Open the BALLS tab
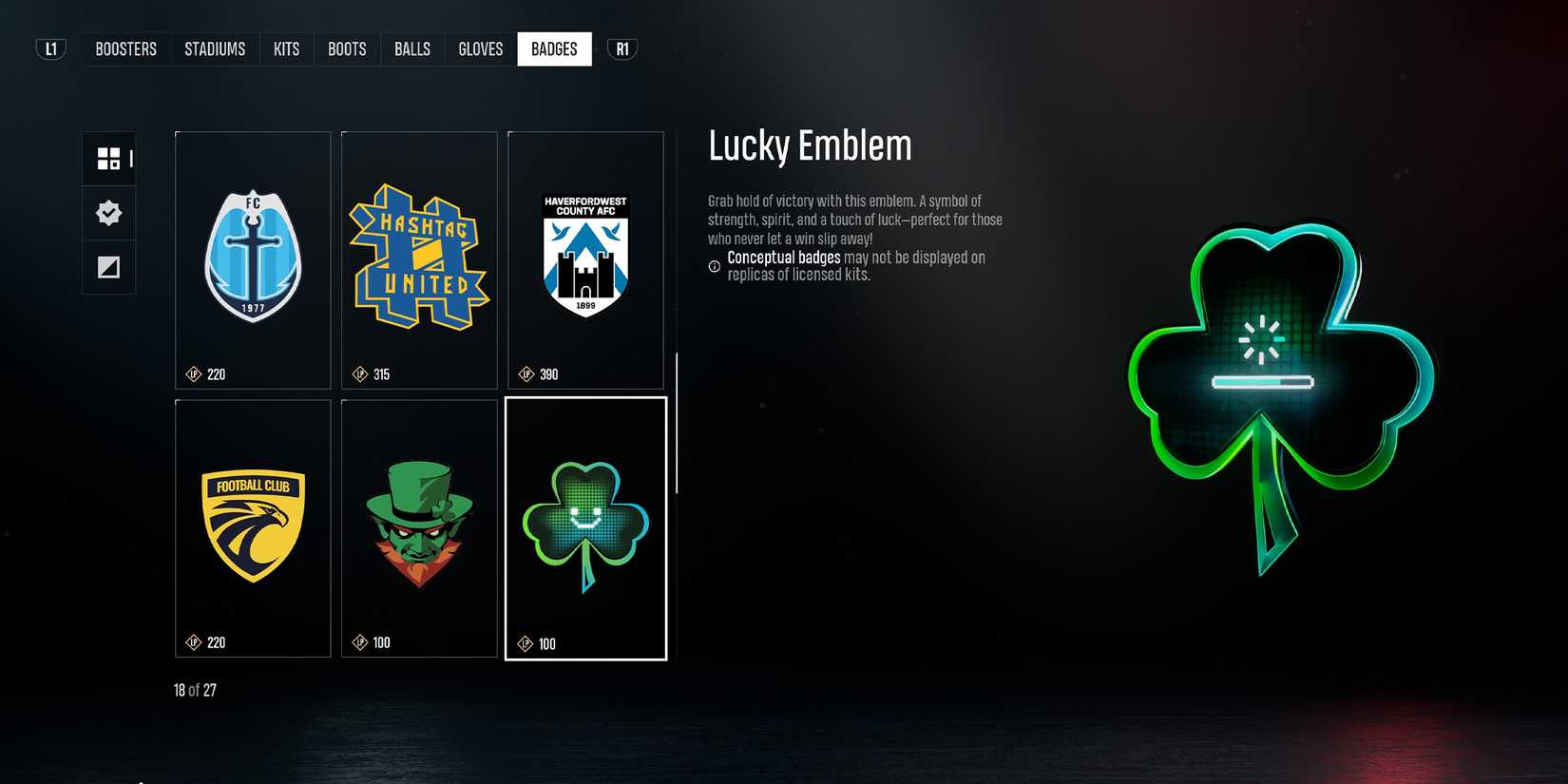 (x=411, y=48)
